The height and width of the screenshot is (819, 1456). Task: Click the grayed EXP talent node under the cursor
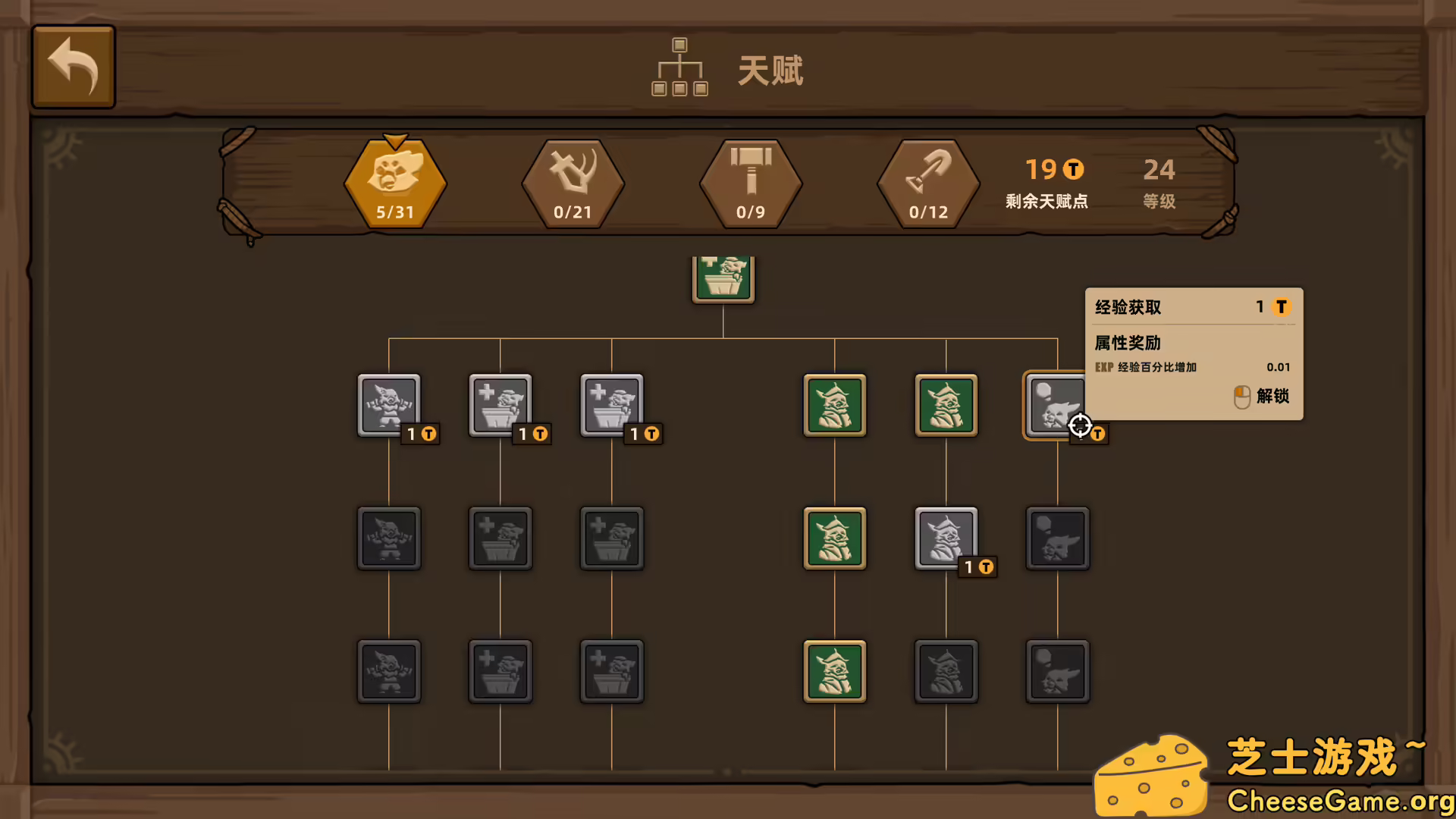(x=1057, y=406)
